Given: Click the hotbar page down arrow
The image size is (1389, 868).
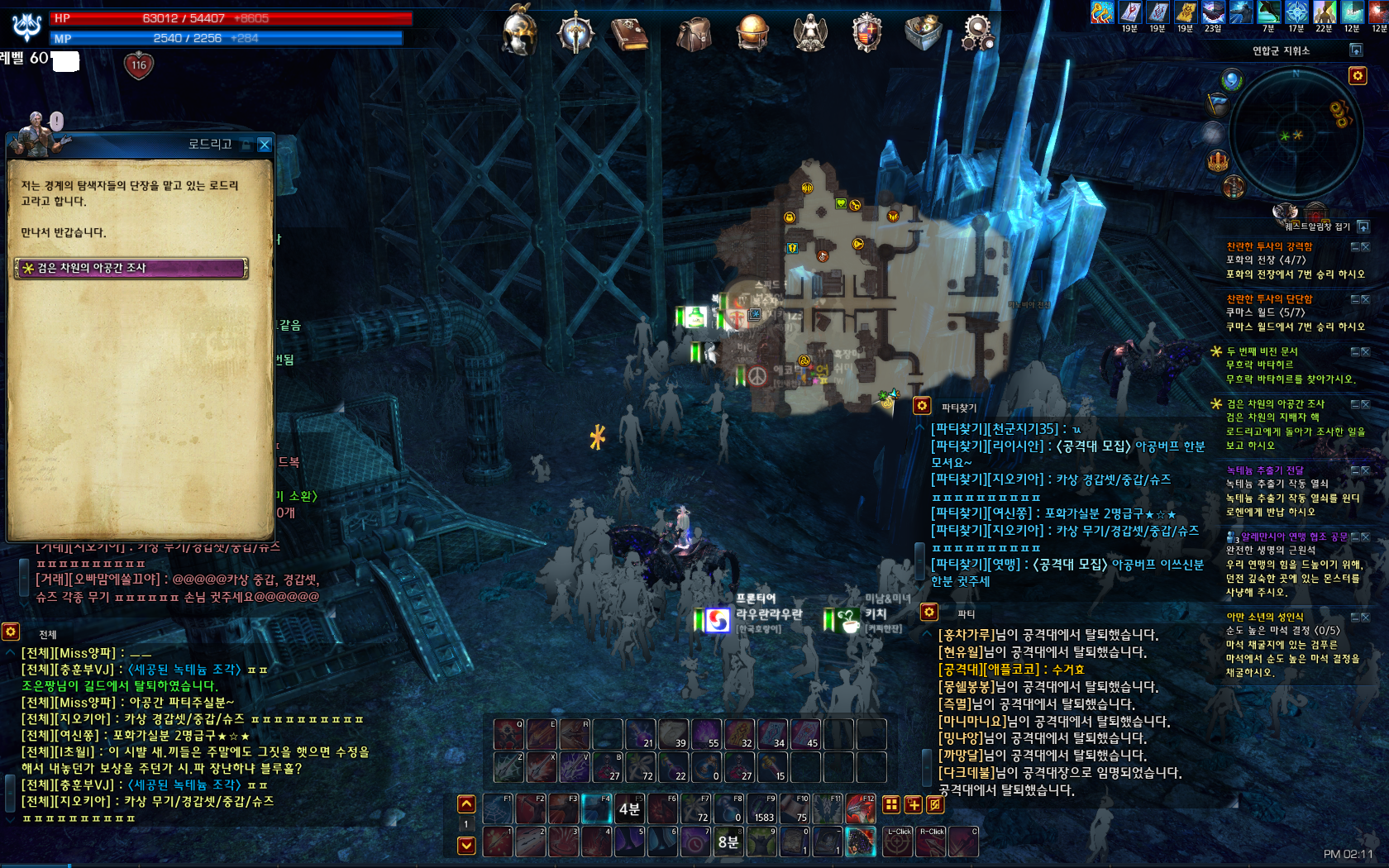Looking at the screenshot, I should point(466,845).
